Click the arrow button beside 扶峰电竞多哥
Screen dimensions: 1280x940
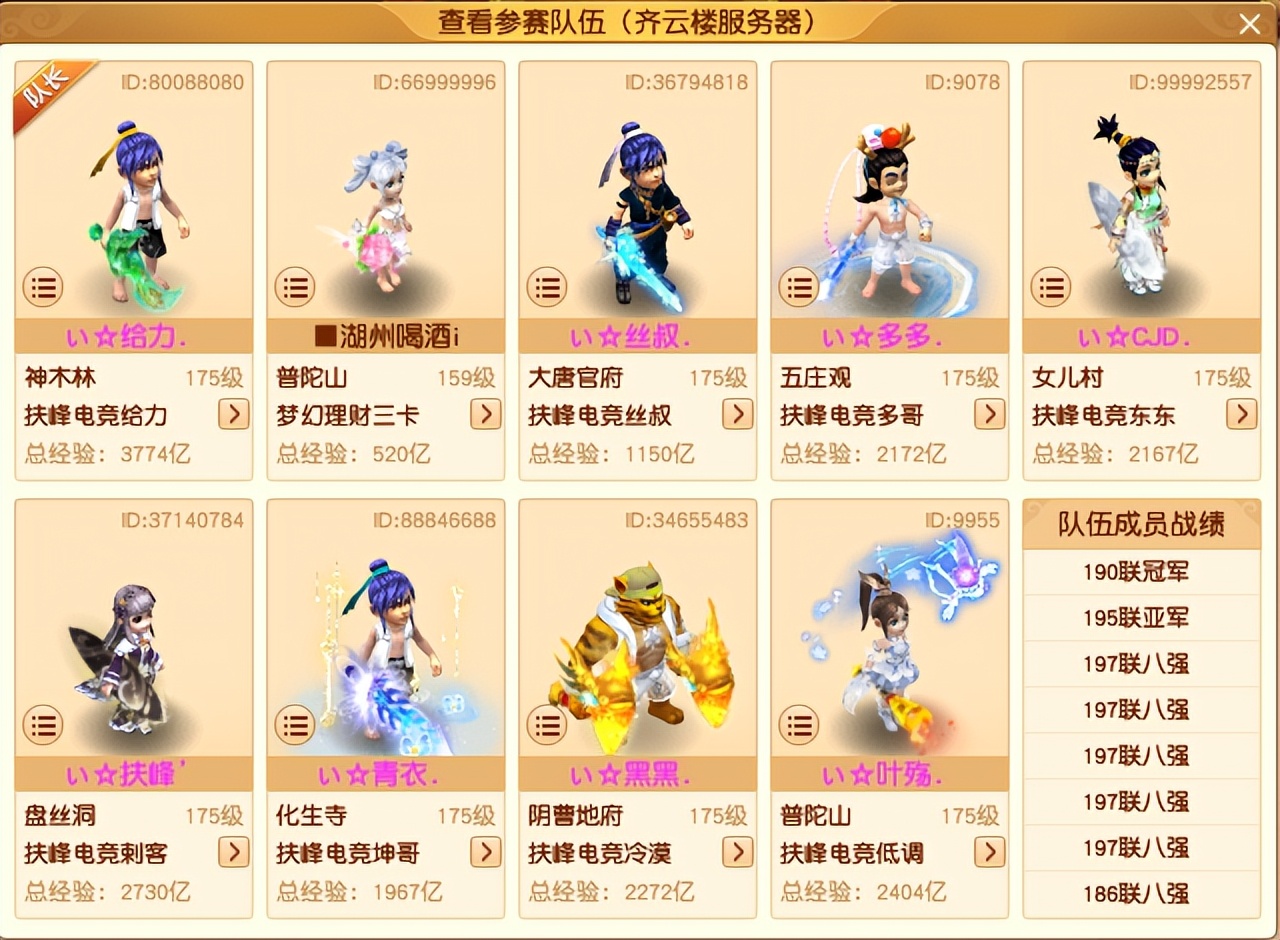coord(988,415)
